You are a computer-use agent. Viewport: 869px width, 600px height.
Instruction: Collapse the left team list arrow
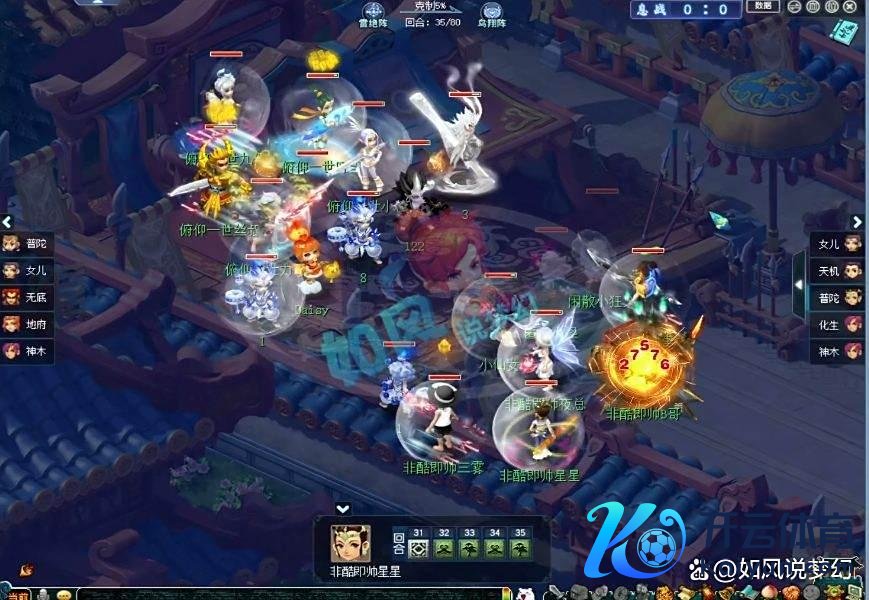[x=7, y=222]
